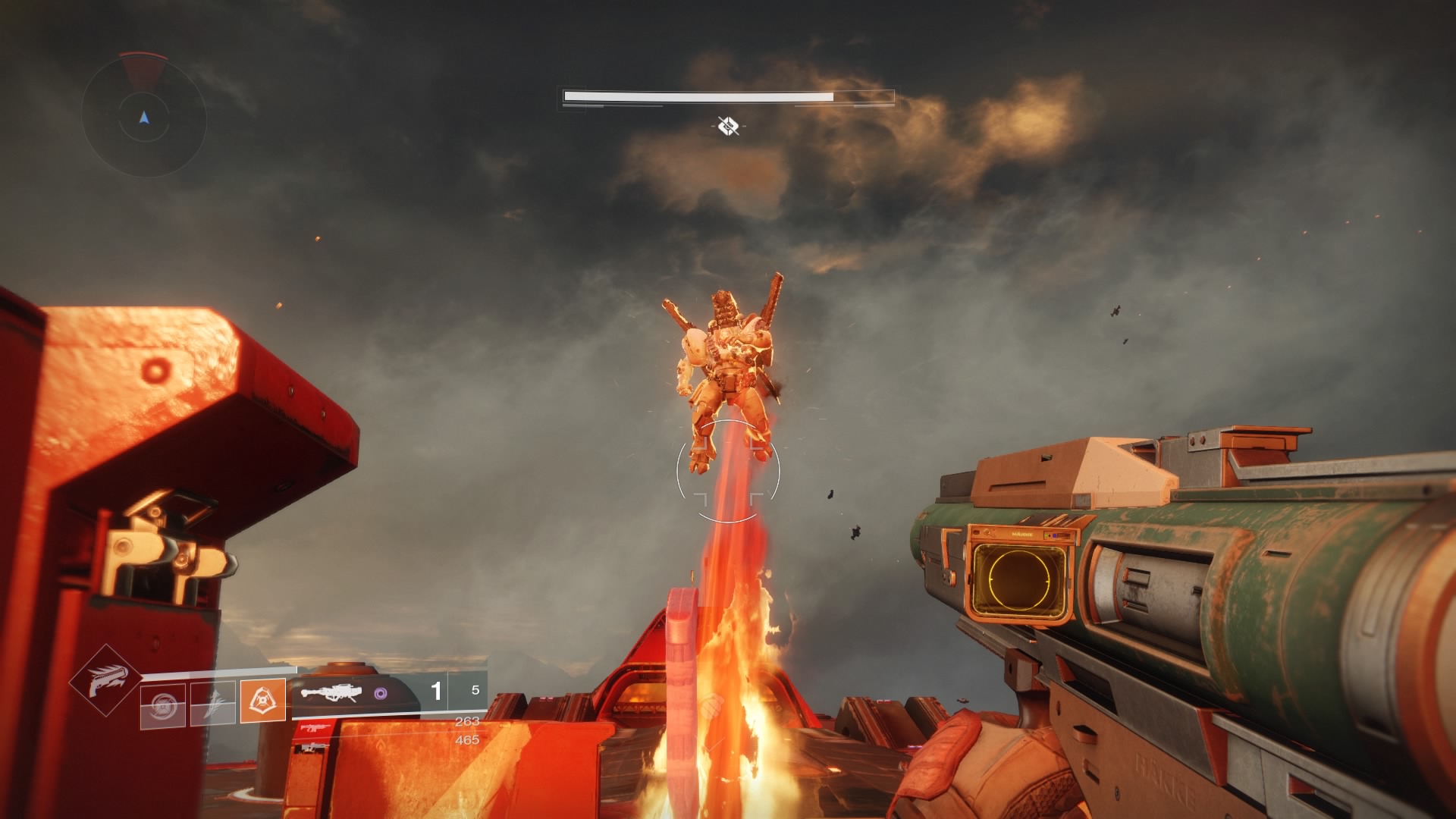Viewport: 1456px width, 819px height.
Task: Use the melee knife ability icon
Action: [x=212, y=703]
